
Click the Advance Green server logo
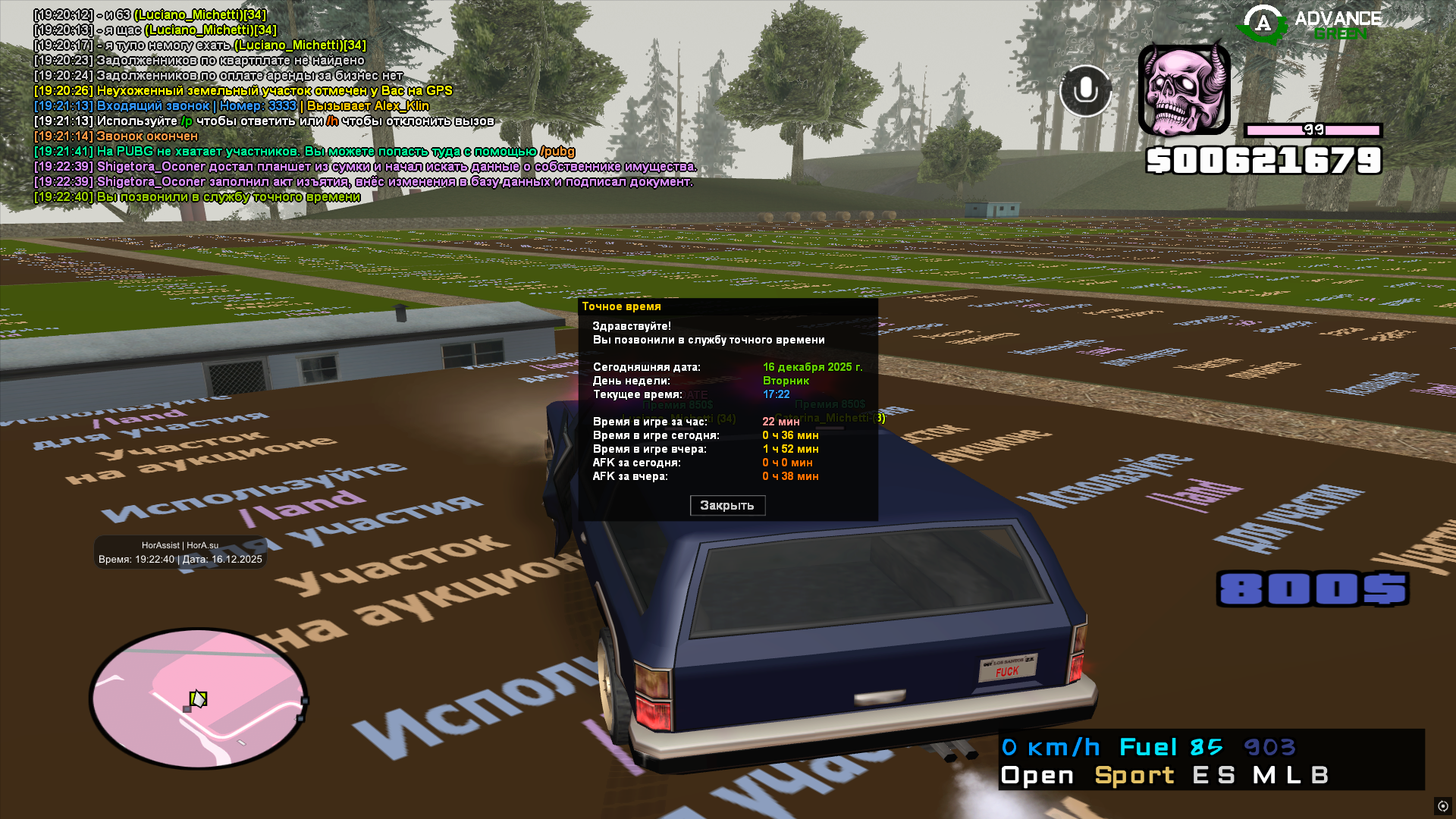tap(1310, 24)
